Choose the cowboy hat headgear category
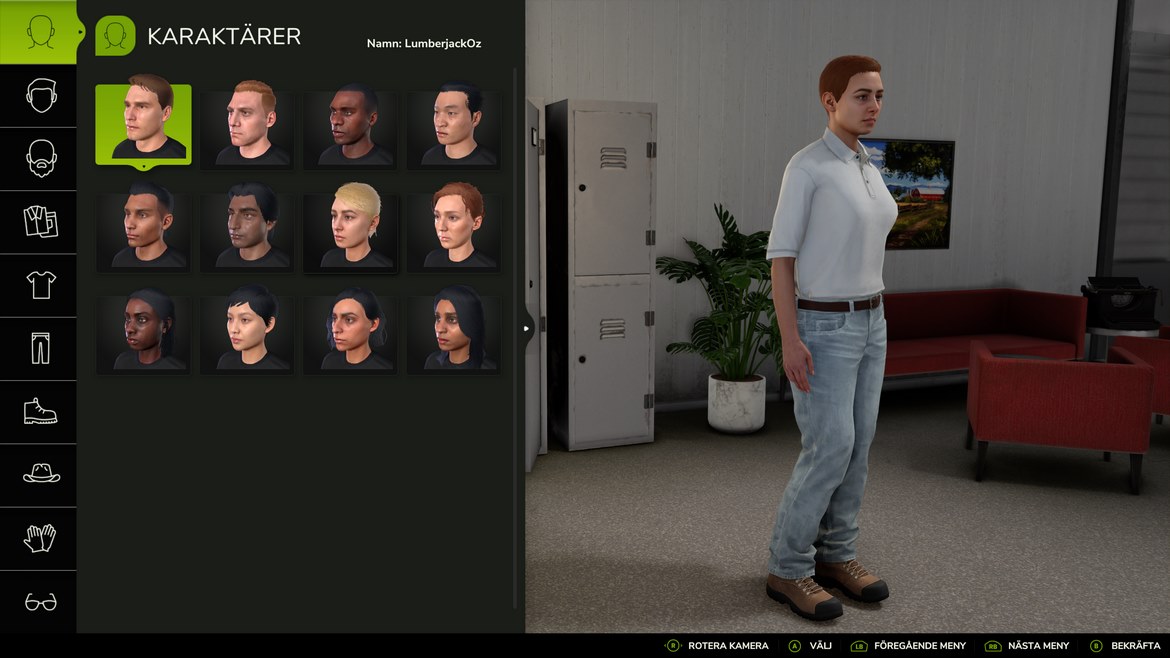This screenshot has height=658, width=1170. pyautogui.click(x=39, y=475)
